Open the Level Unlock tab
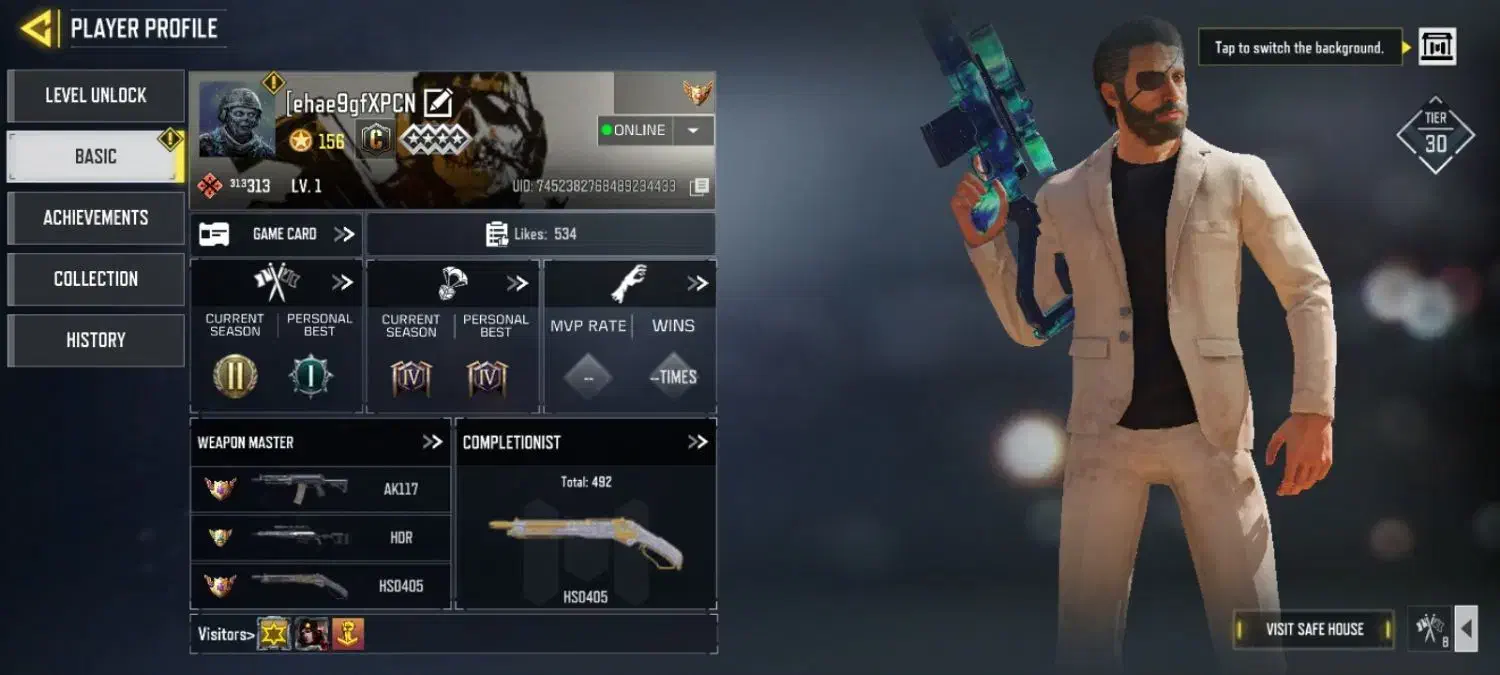 click(x=96, y=96)
